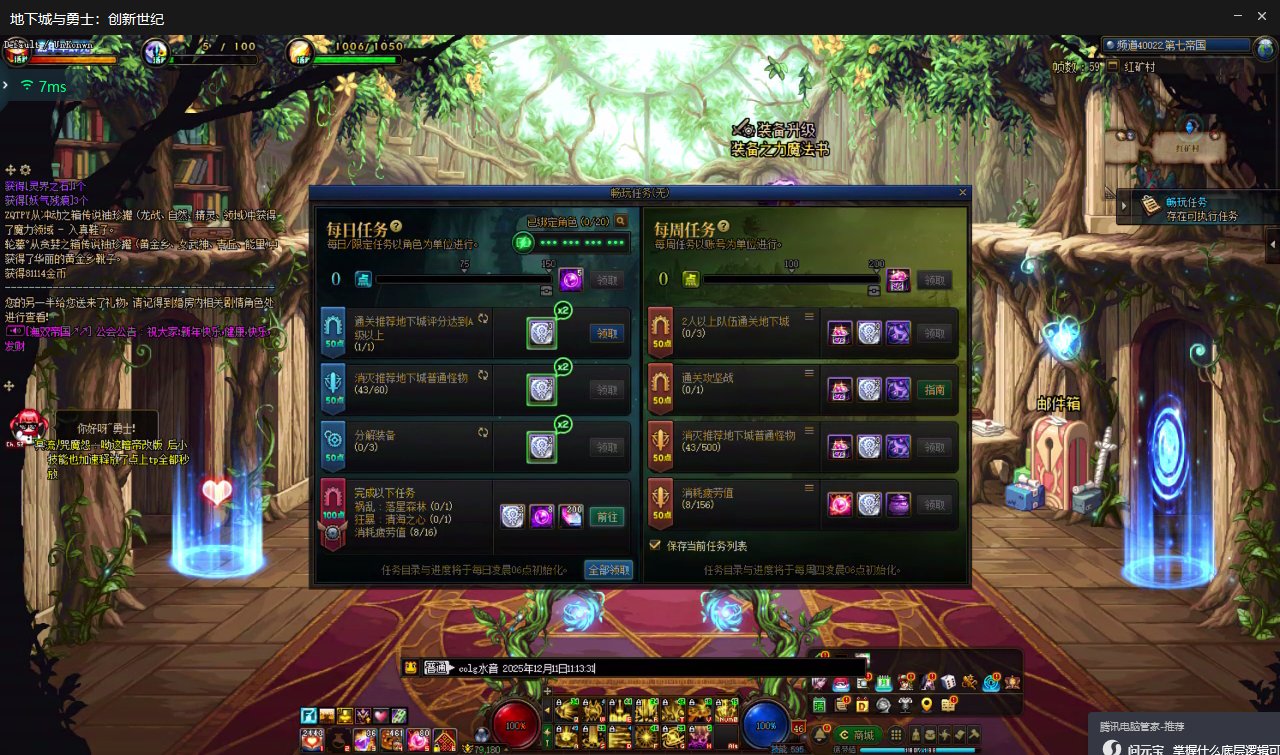
Task: Click the 全部领取 claim-all button
Action: tap(609, 570)
